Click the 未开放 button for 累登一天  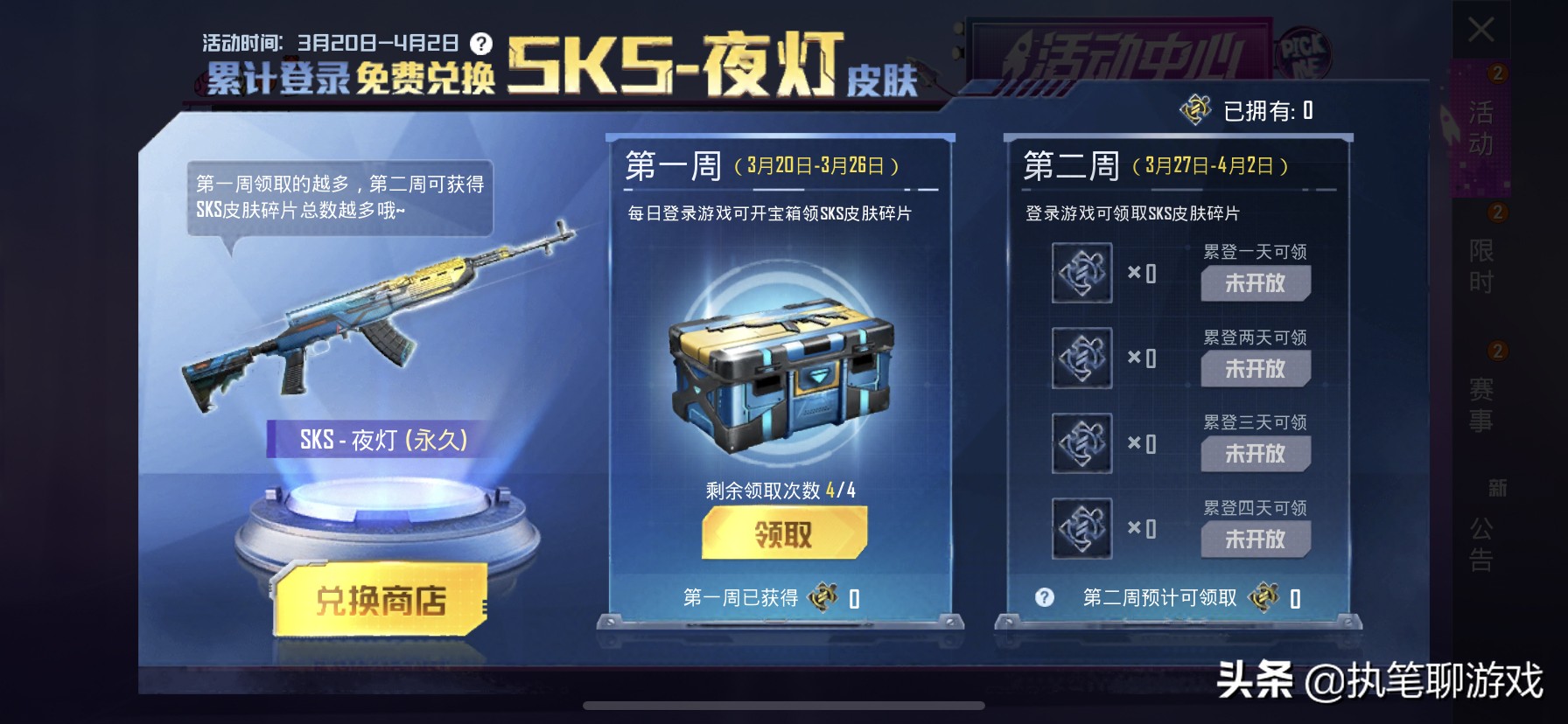(x=1256, y=283)
